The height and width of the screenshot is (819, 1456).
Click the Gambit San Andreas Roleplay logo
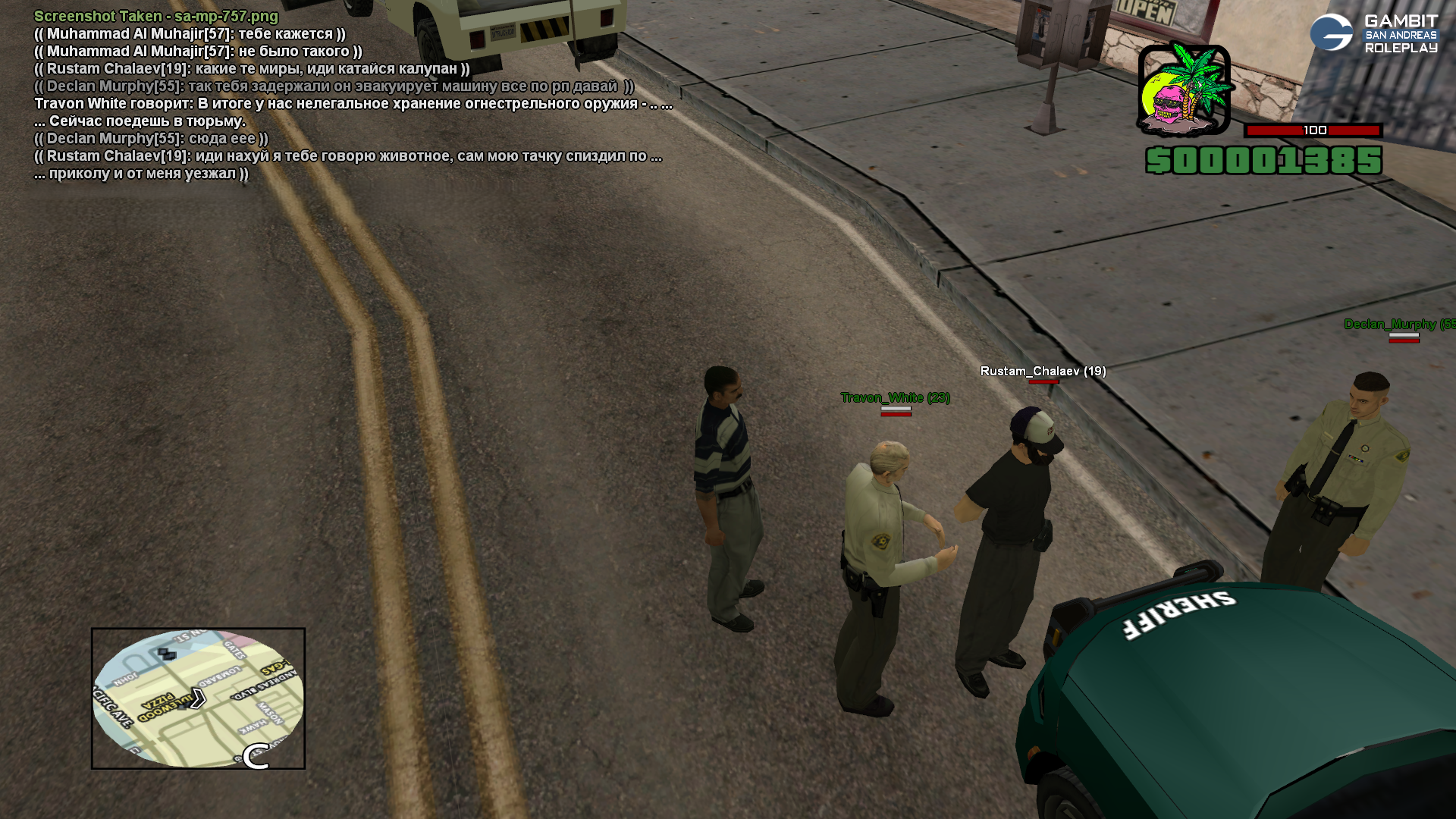1373,33
